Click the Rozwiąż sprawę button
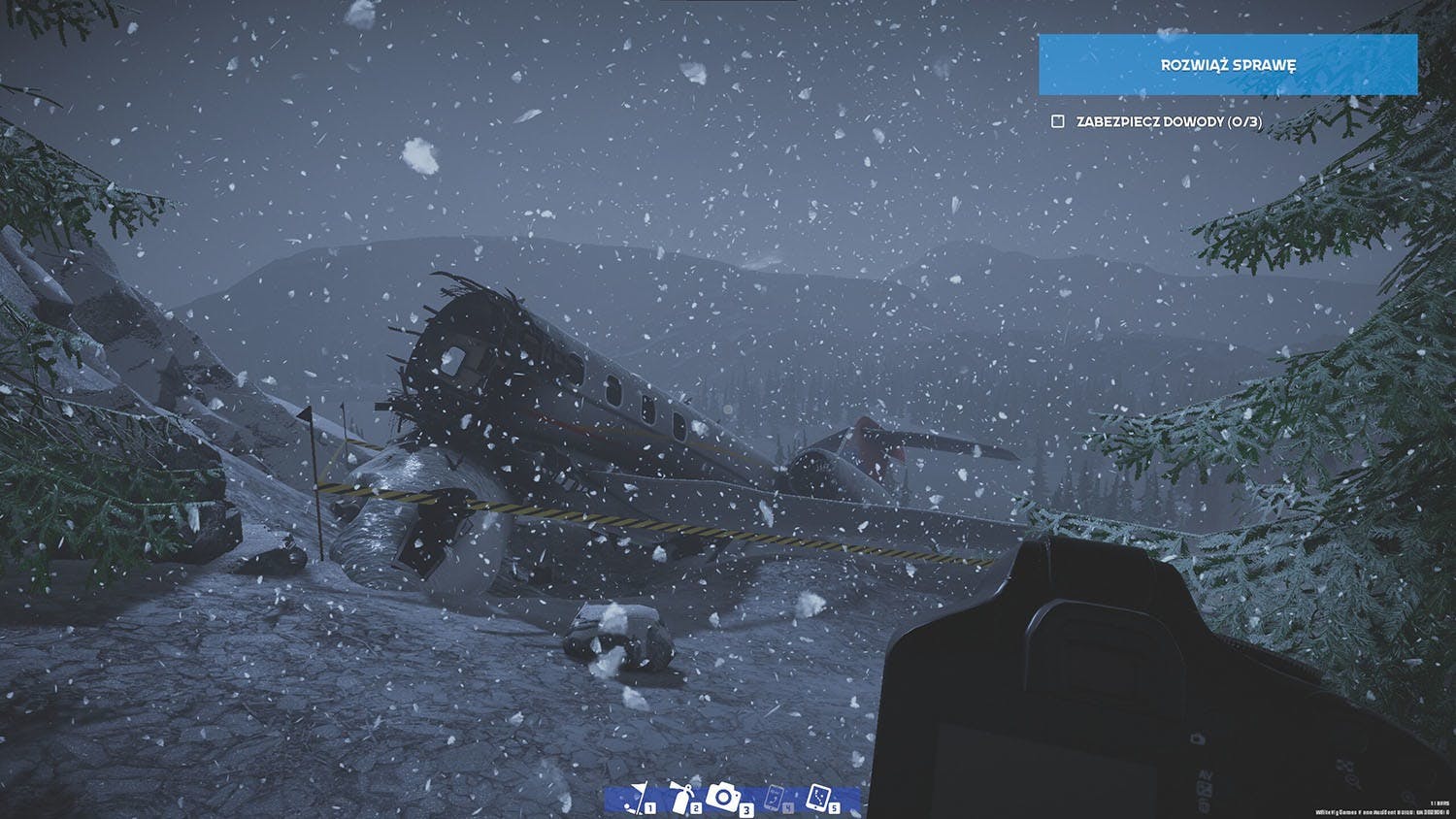 pos(1227,65)
